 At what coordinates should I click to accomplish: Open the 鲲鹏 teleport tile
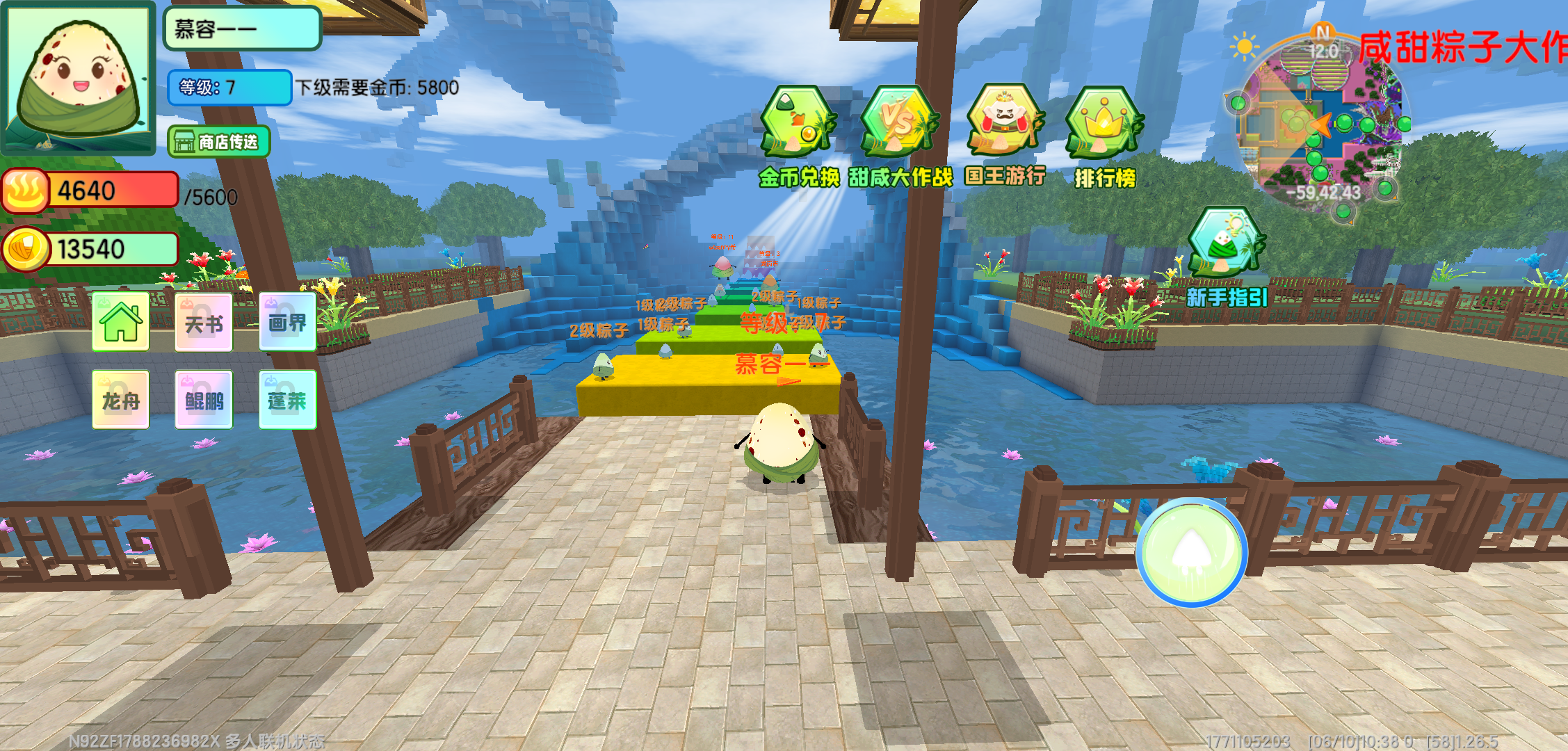click(204, 400)
